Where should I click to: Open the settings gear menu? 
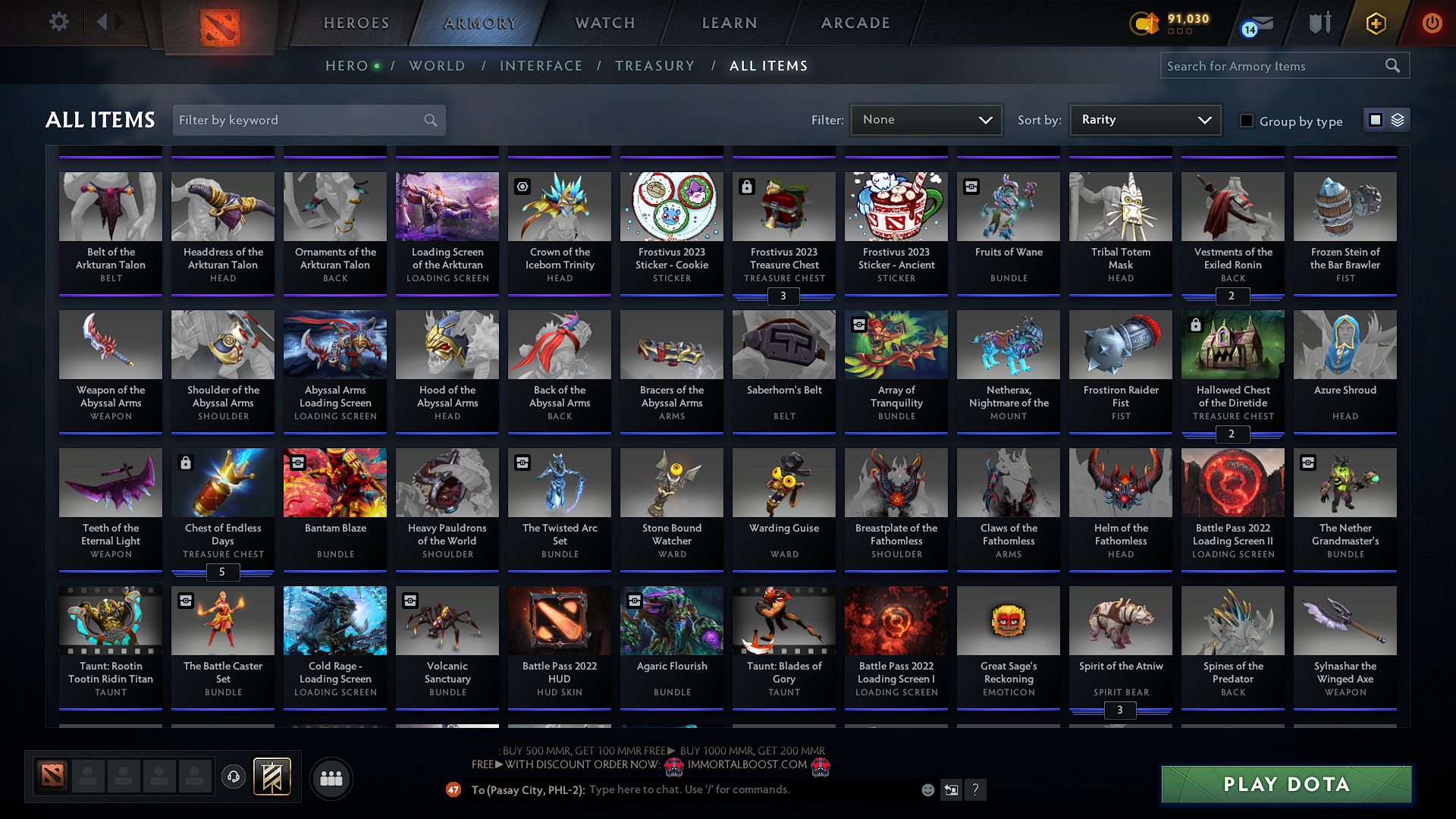pyautogui.click(x=58, y=21)
